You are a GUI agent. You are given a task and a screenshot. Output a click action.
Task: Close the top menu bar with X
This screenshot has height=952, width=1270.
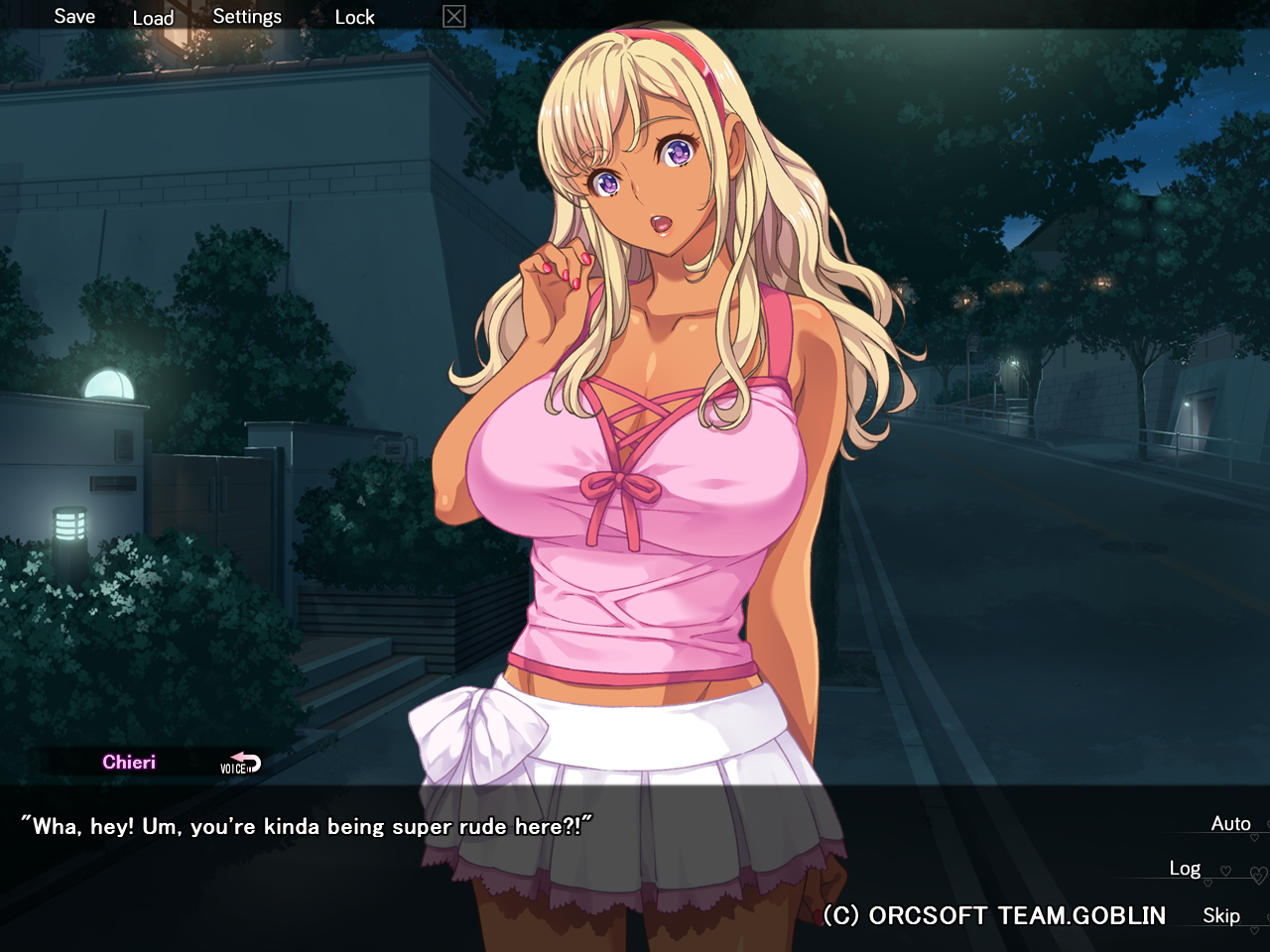(x=453, y=17)
